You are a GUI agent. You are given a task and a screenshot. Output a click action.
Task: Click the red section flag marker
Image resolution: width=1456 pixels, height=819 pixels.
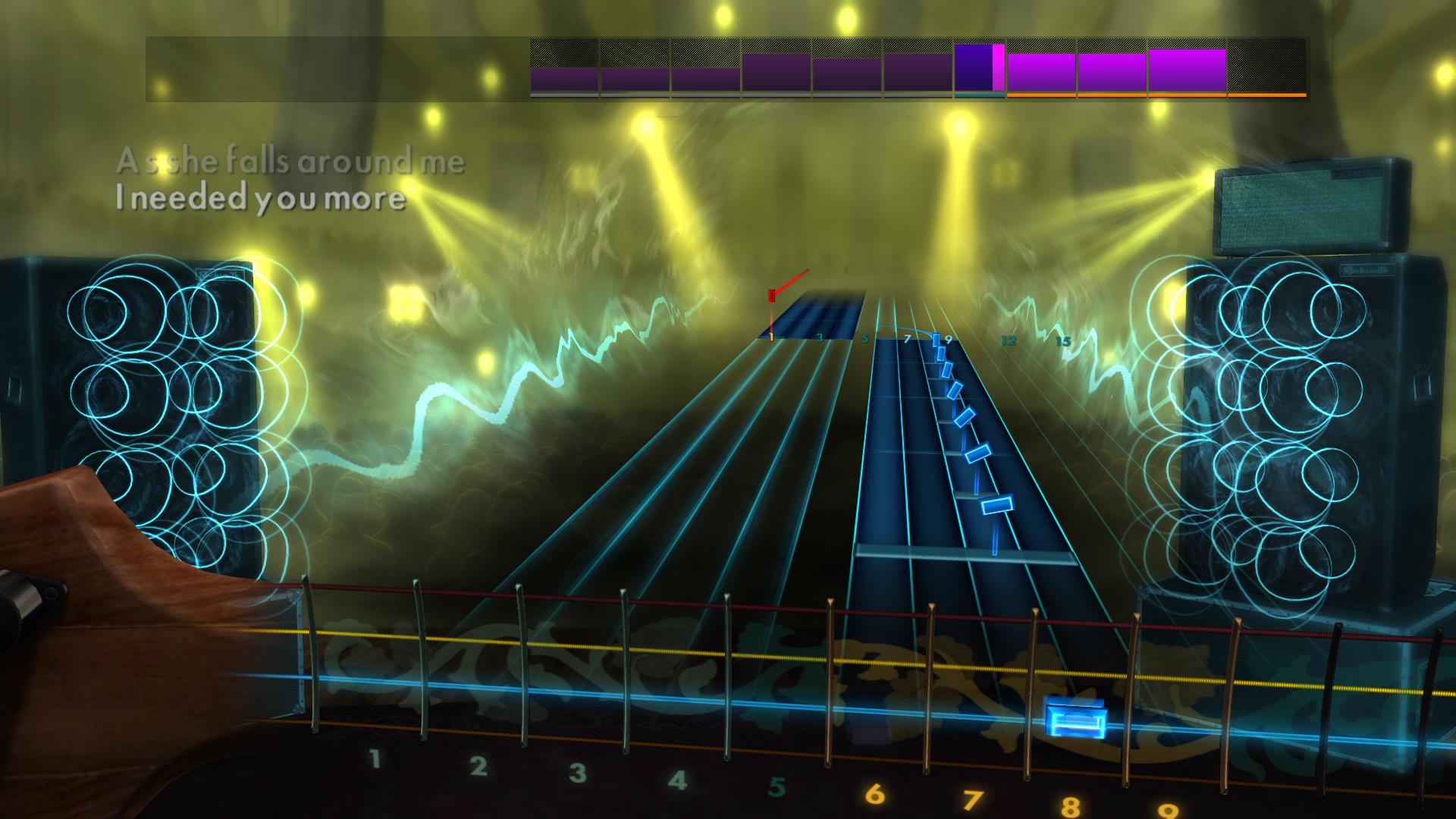click(x=772, y=296)
